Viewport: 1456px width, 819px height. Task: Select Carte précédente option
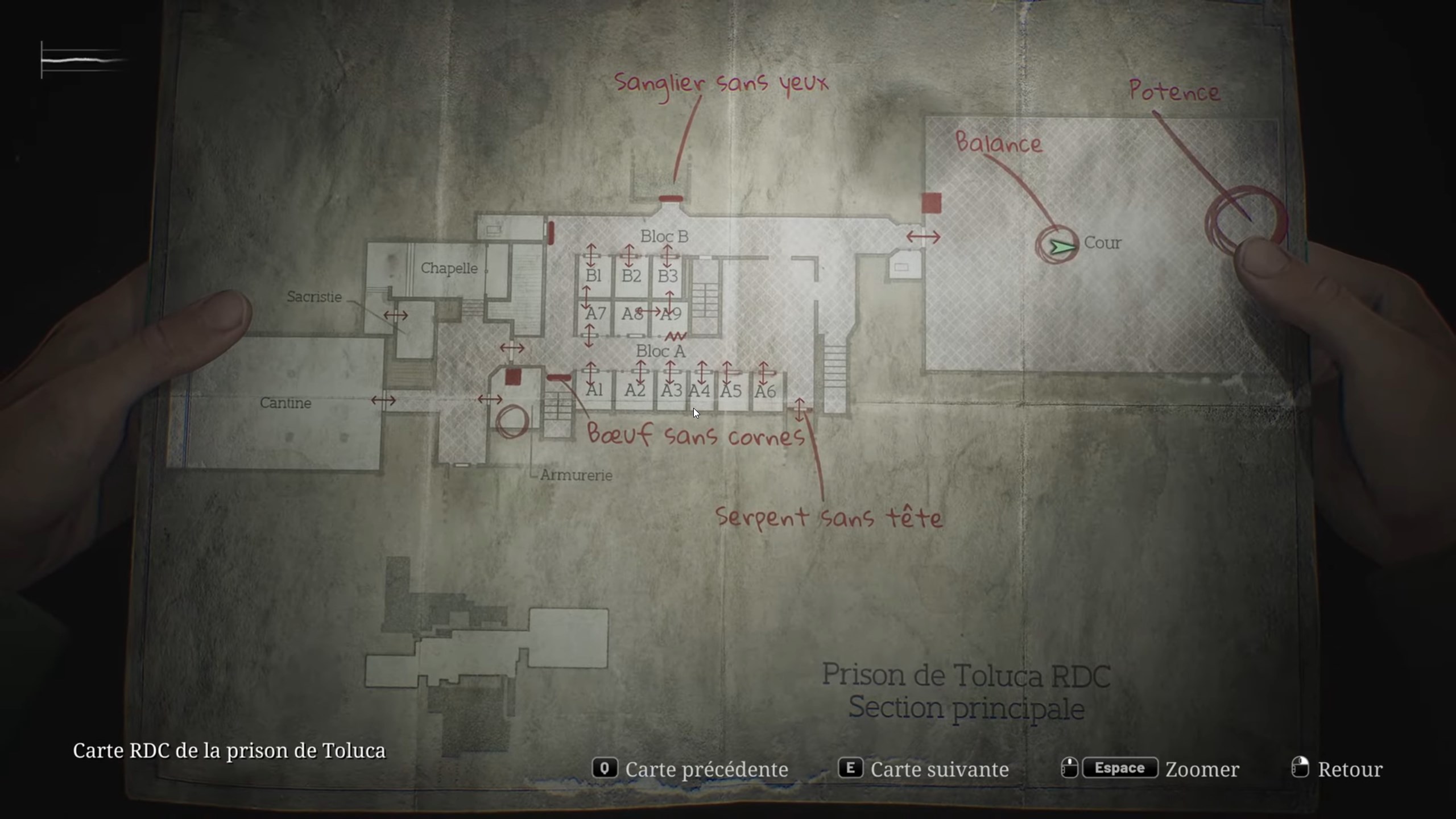[707, 769]
